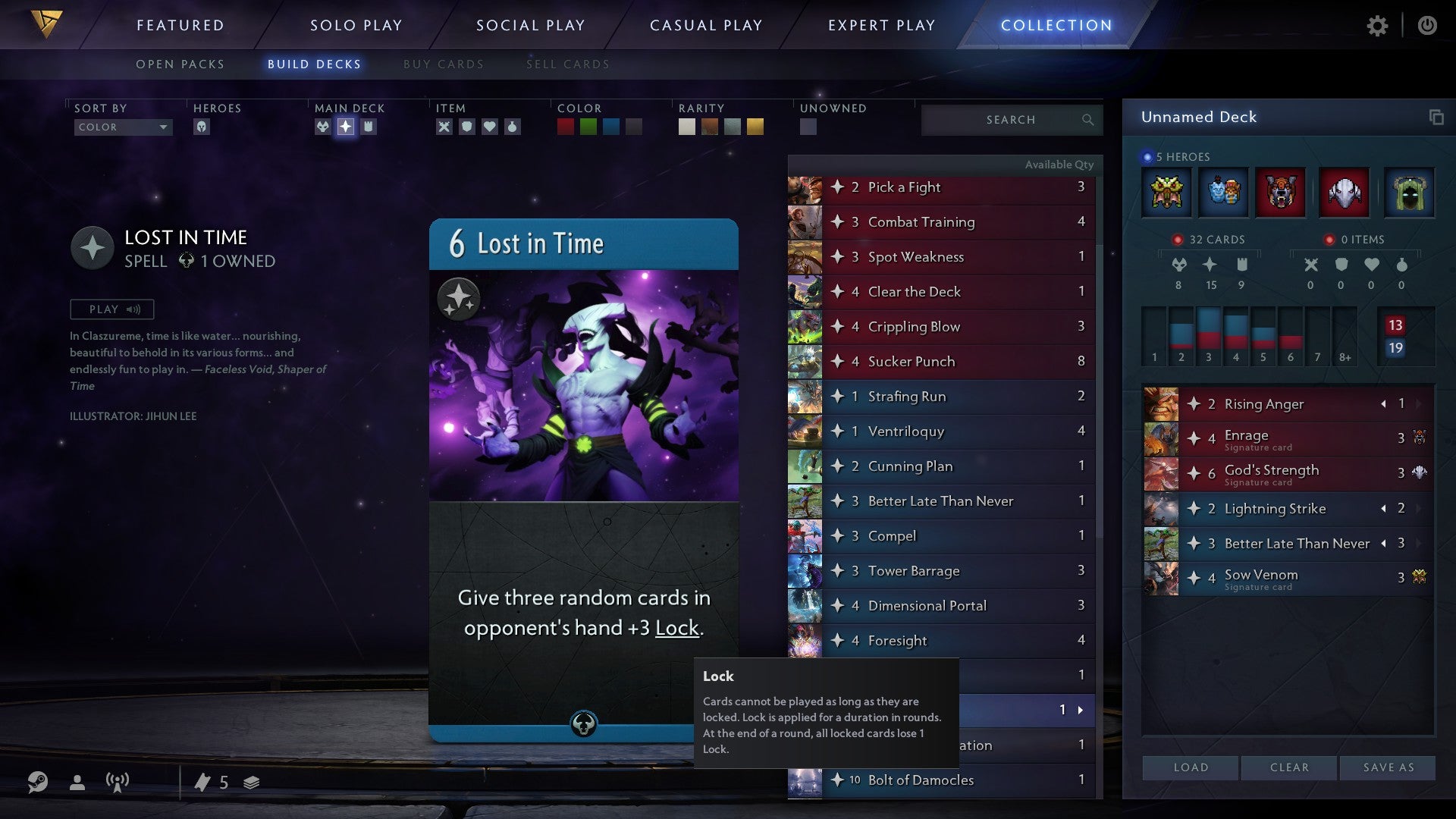Filter items by the weapon icon
Viewport: 1456px width, 819px height.
coord(443,127)
